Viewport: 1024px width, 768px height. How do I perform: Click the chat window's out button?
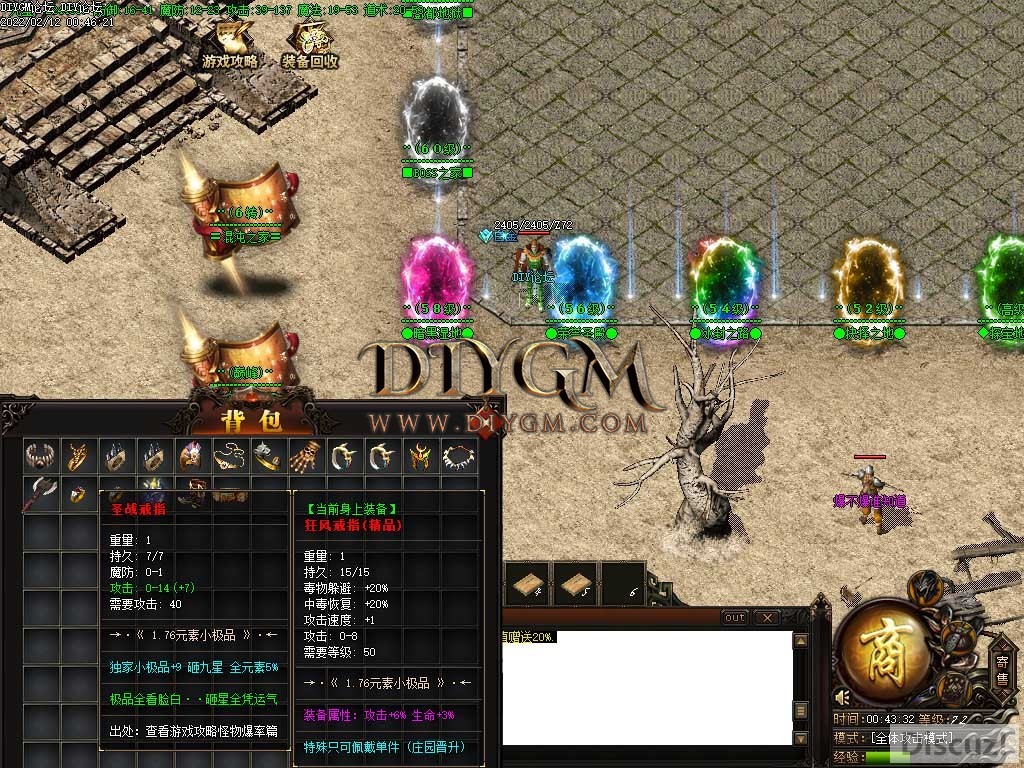tap(735, 618)
